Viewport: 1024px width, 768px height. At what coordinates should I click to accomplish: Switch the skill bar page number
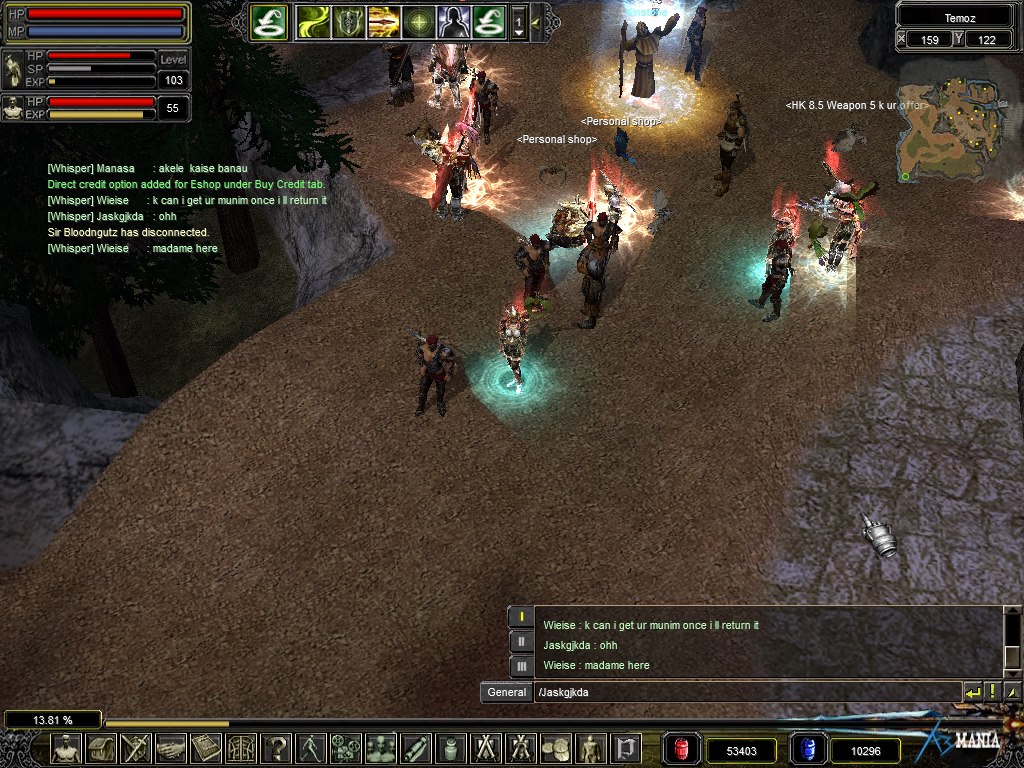[519, 21]
